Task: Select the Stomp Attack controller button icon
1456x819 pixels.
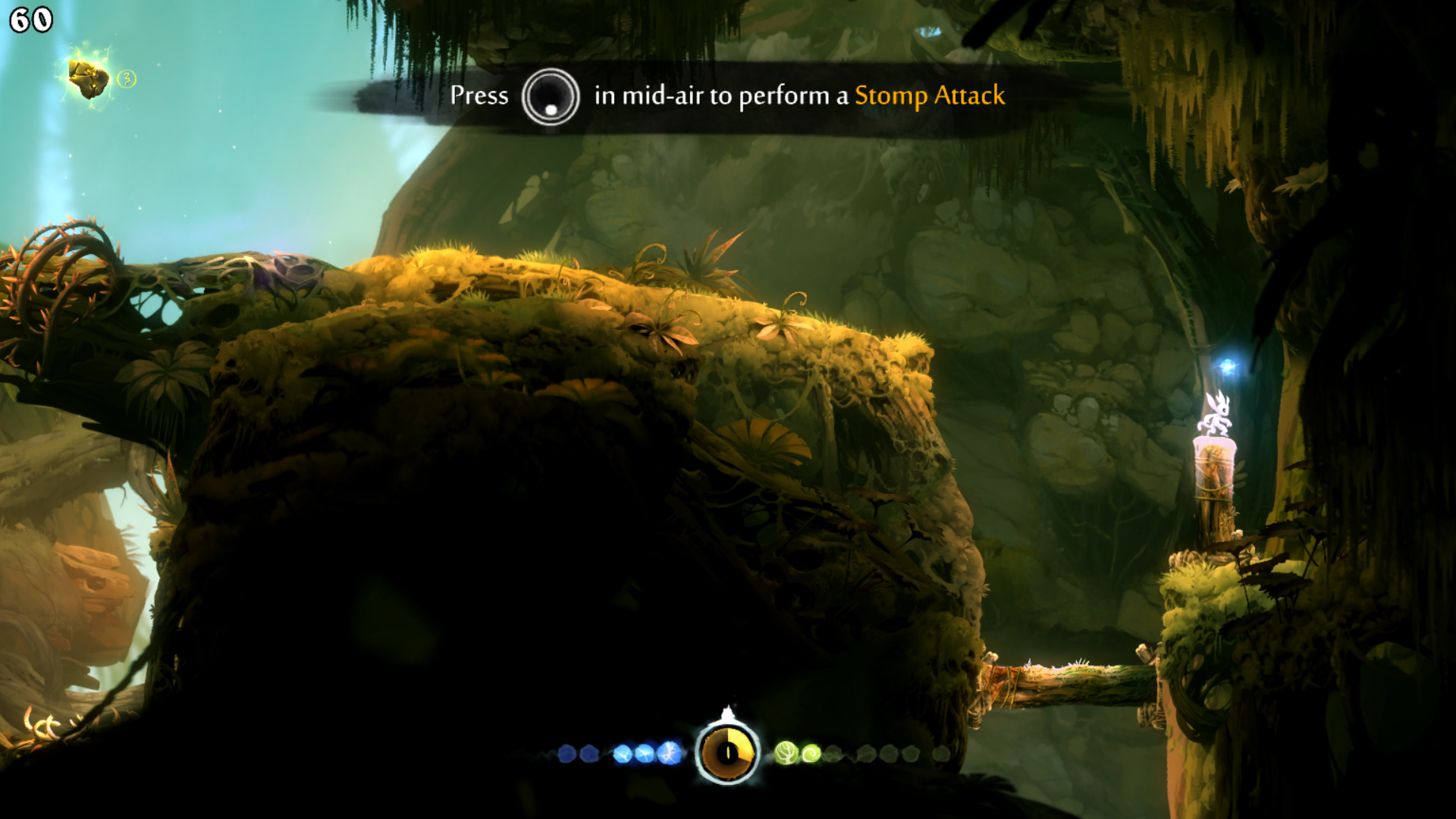Action: pos(551,97)
